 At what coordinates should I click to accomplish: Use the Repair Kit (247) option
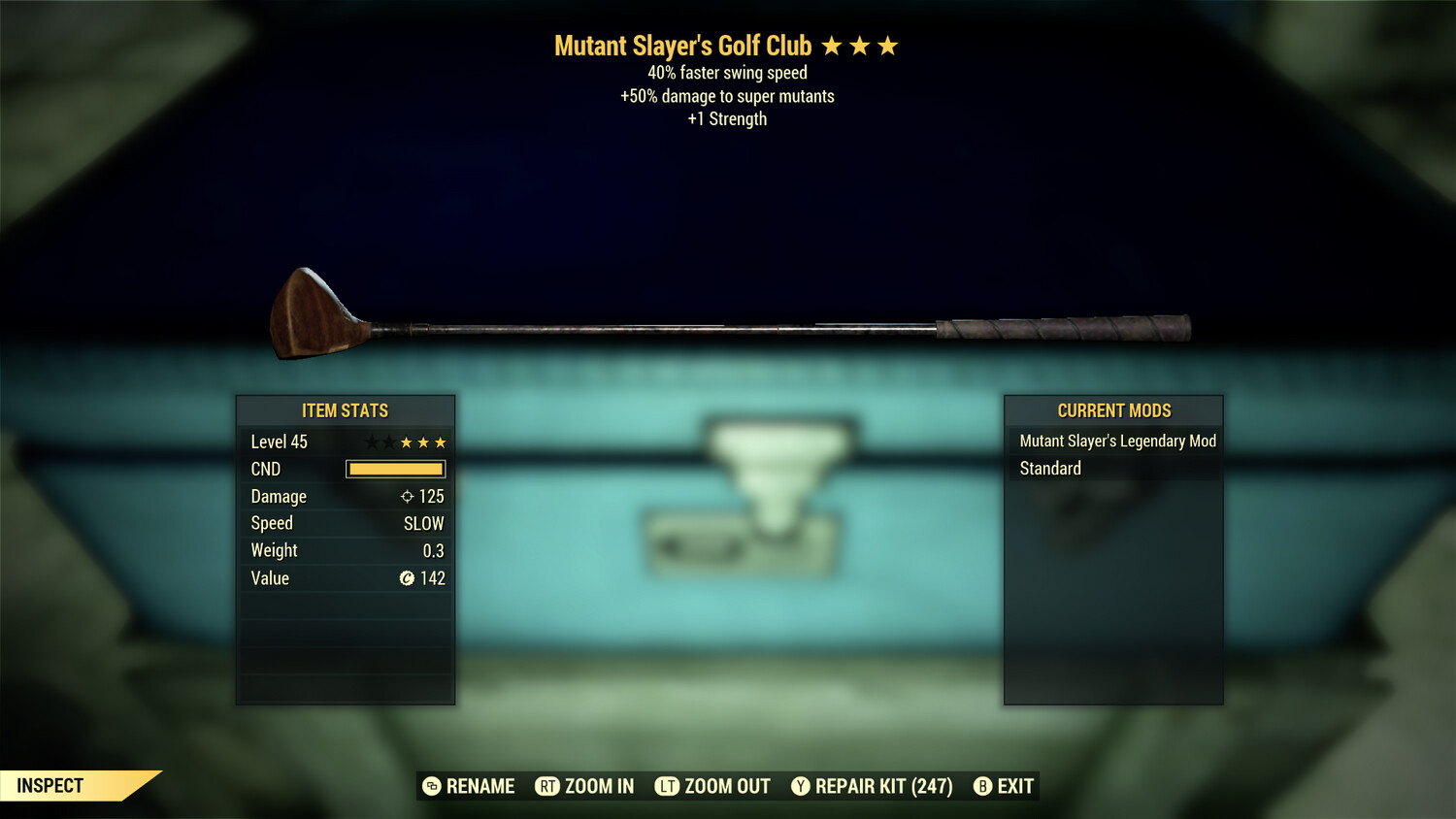(872, 786)
